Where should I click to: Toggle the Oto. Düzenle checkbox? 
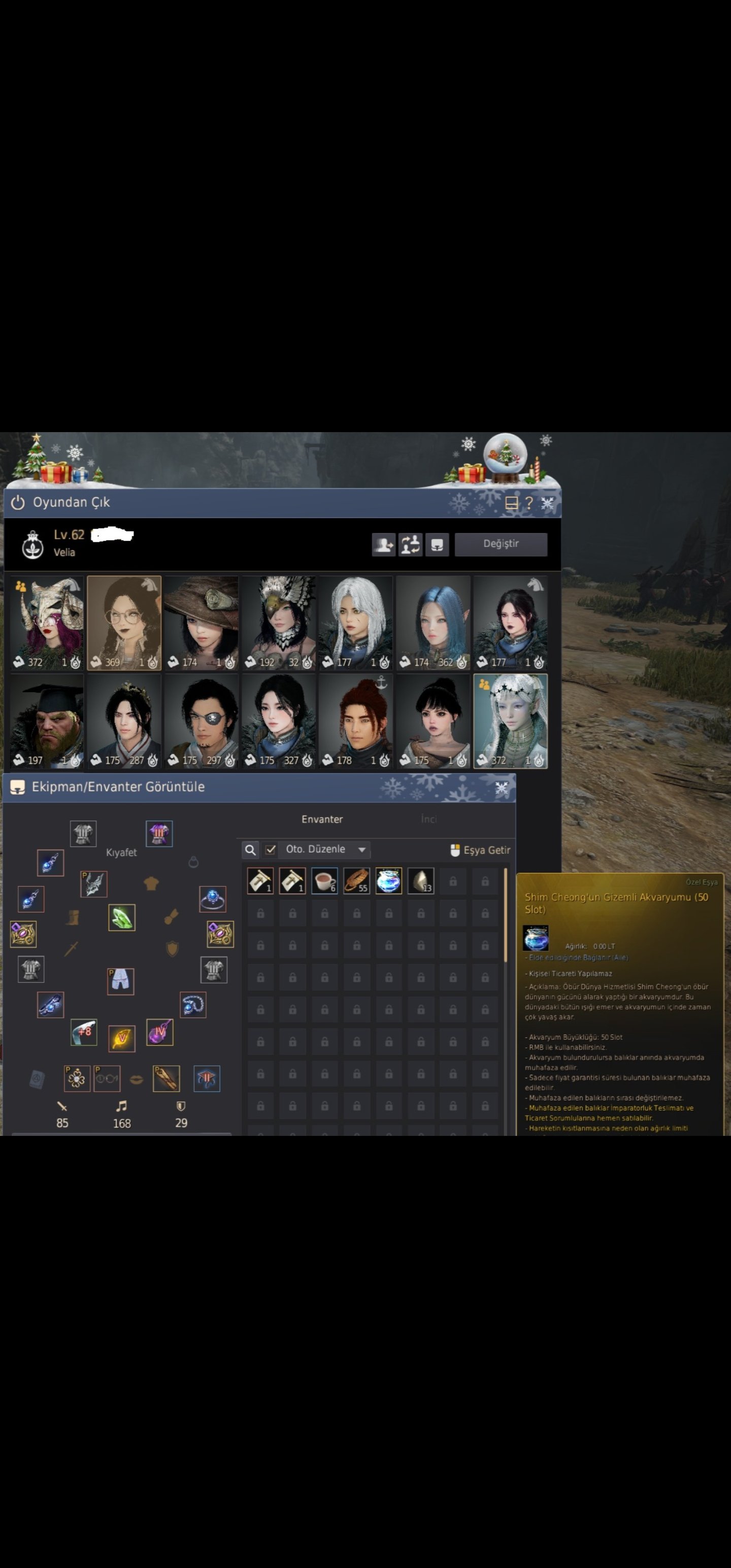[x=271, y=849]
